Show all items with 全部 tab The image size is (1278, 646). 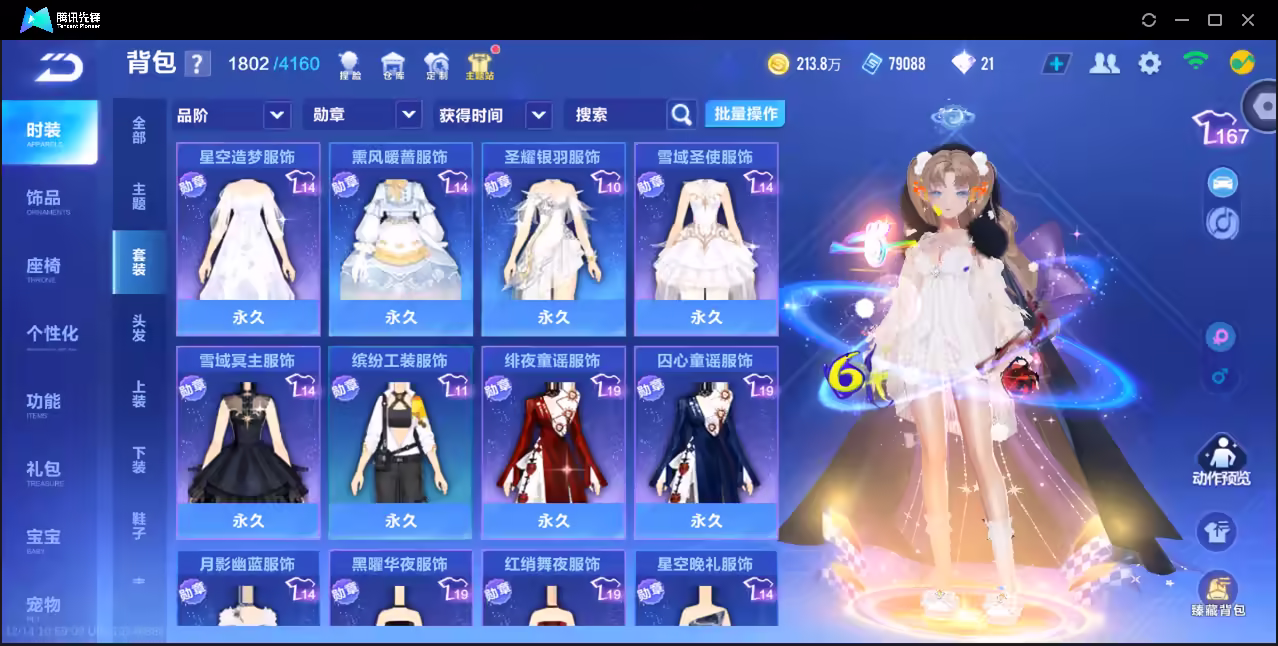click(x=139, y=130)
